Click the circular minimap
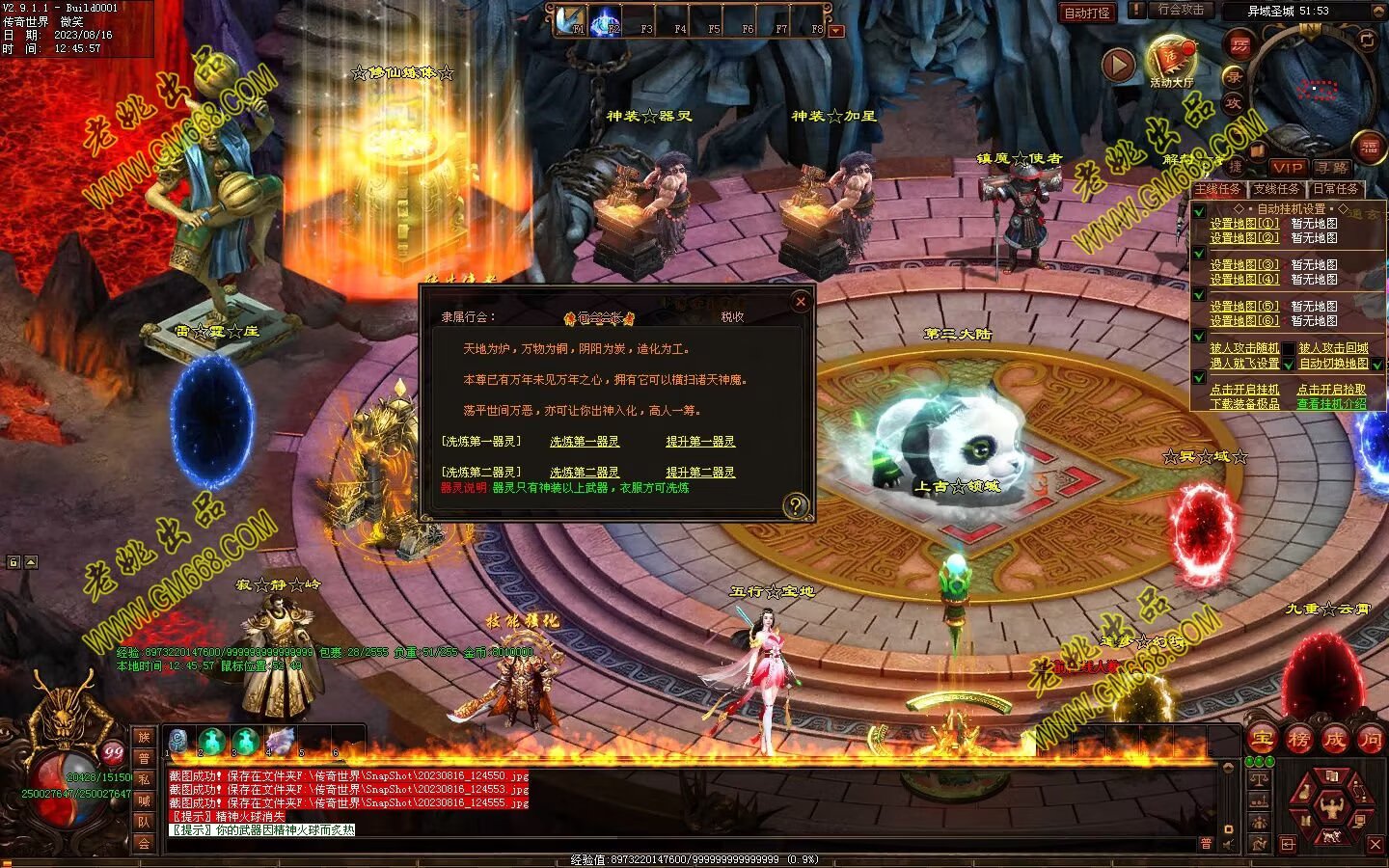This screenshot has width=1389, height=868. tap(1314, 89)
